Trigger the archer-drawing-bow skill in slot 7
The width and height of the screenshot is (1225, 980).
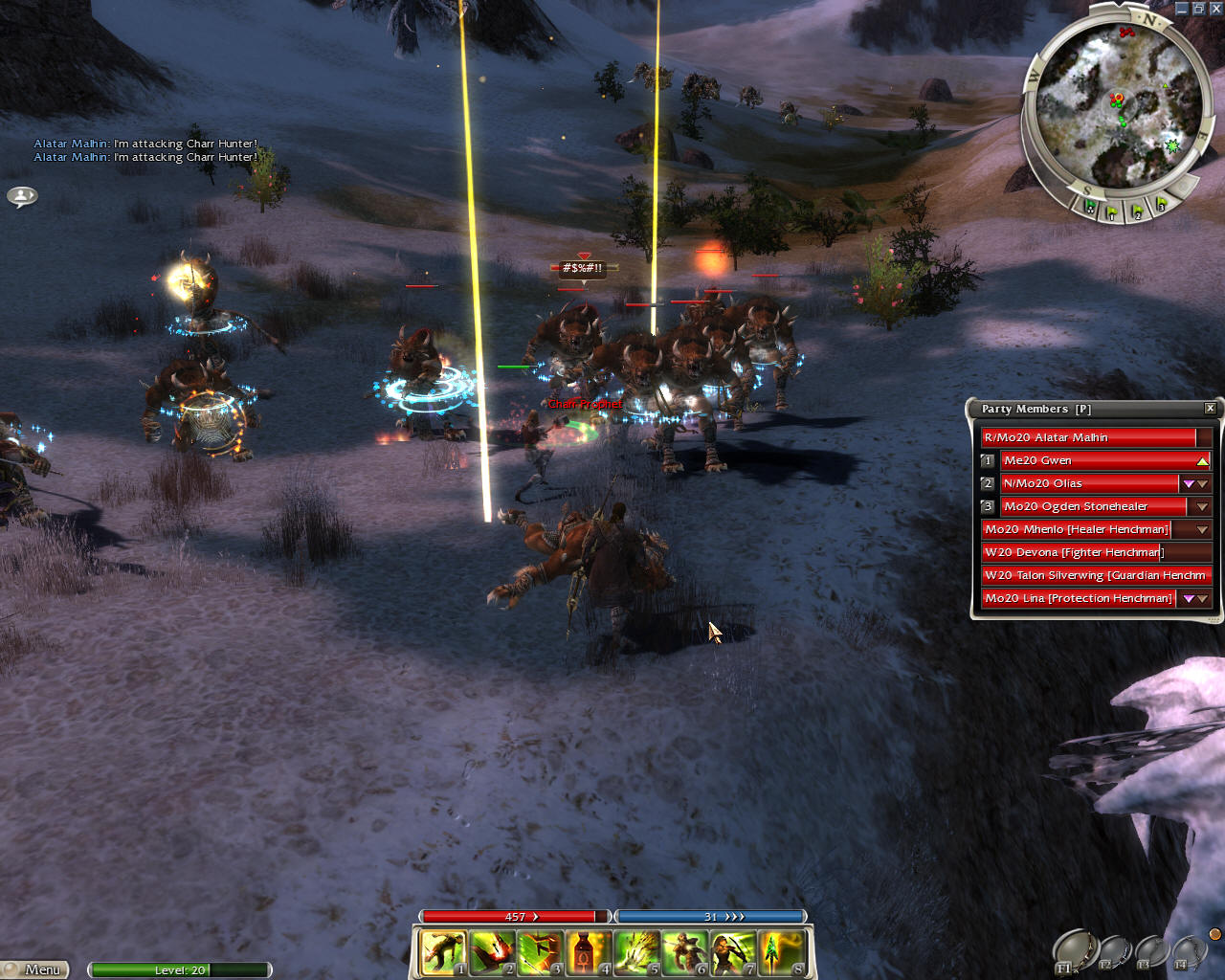pyautogui.click(x=733, y=953)
